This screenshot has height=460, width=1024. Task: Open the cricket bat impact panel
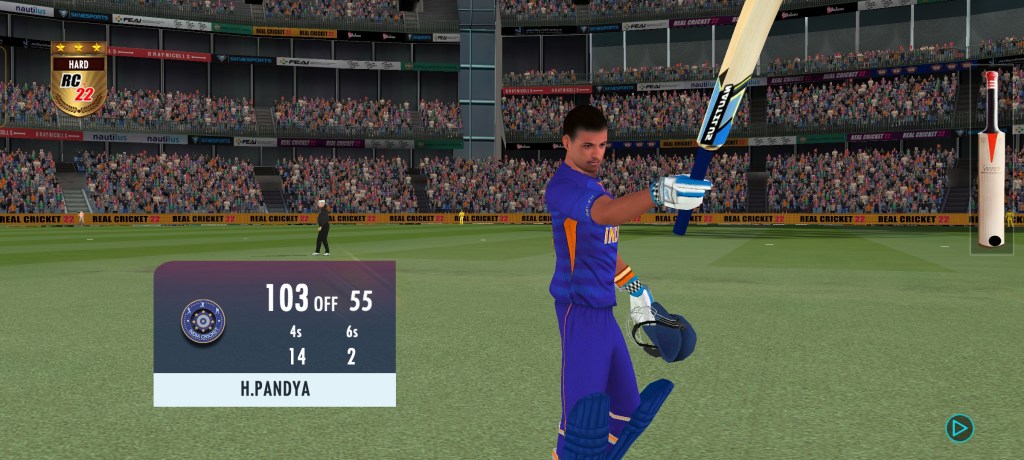click(991, 159)
